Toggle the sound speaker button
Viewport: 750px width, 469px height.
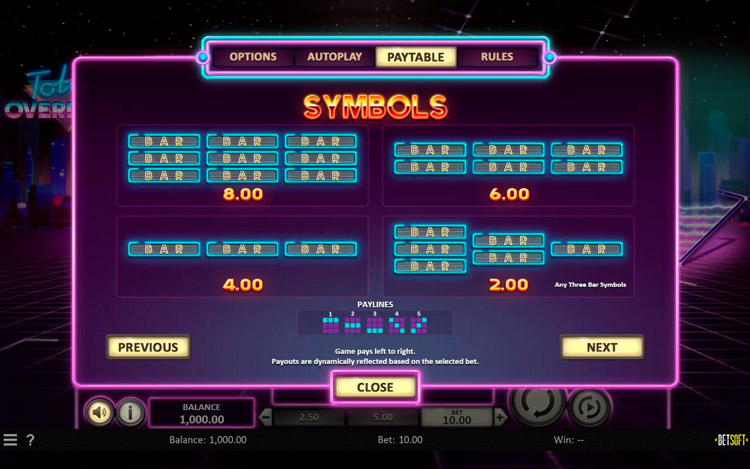(x=99, y=412)
